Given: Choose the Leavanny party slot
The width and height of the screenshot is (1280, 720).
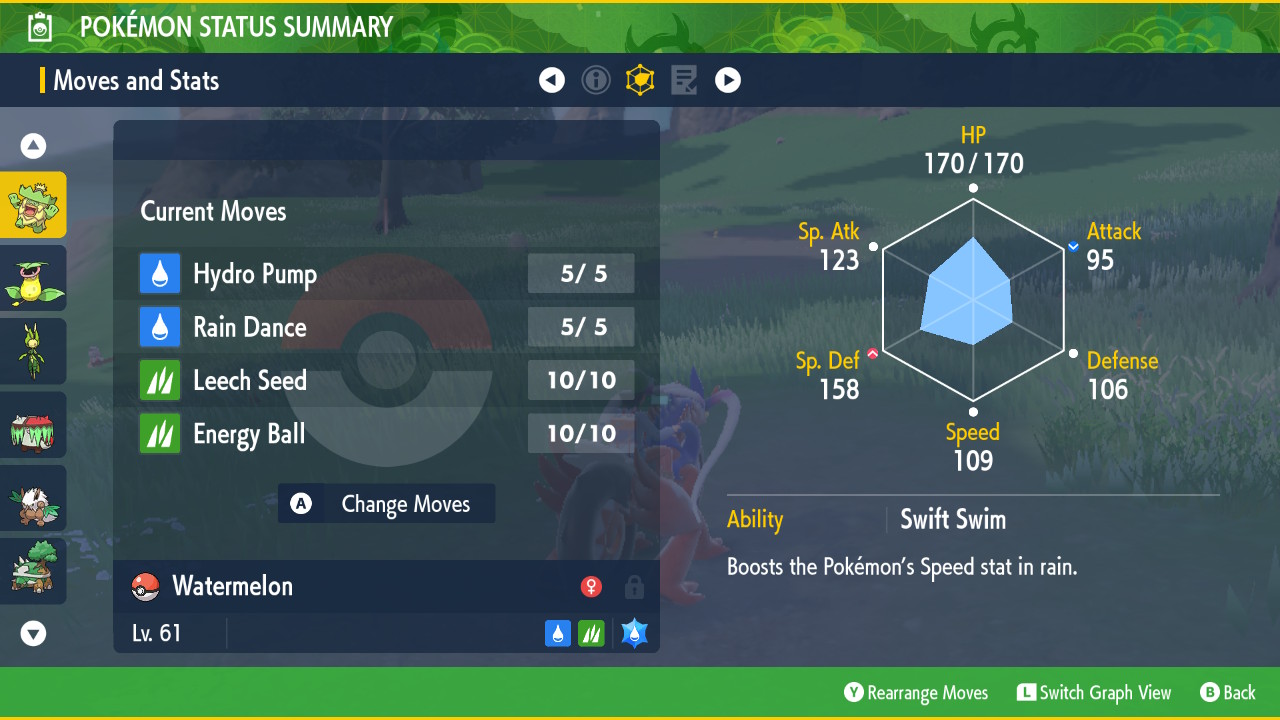Looking at the screenshot, I should [x=33, y=351].
